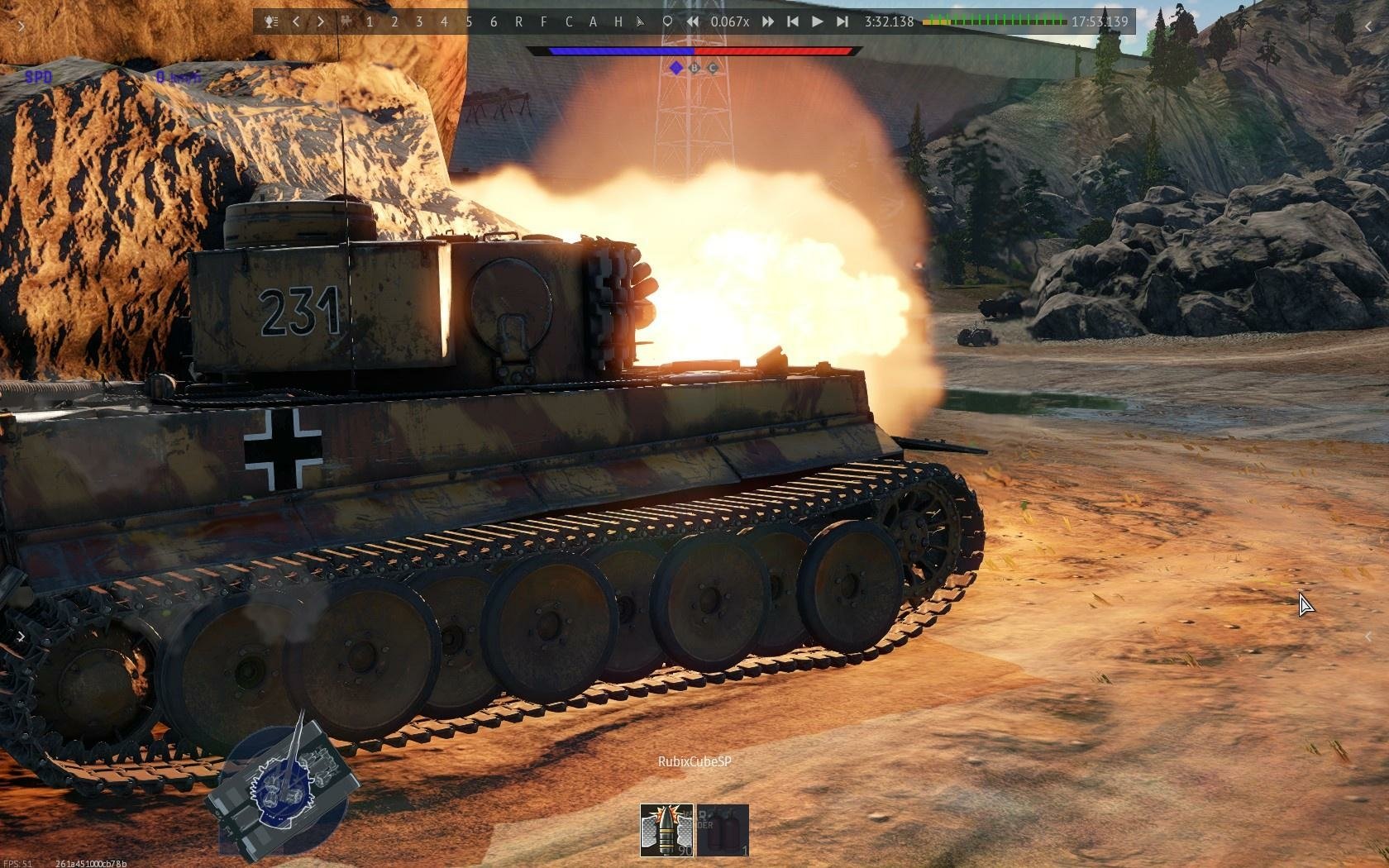Click the fire extinguisher icon in the ammo bar
1389x868 pixels.
tap(723, 830)
